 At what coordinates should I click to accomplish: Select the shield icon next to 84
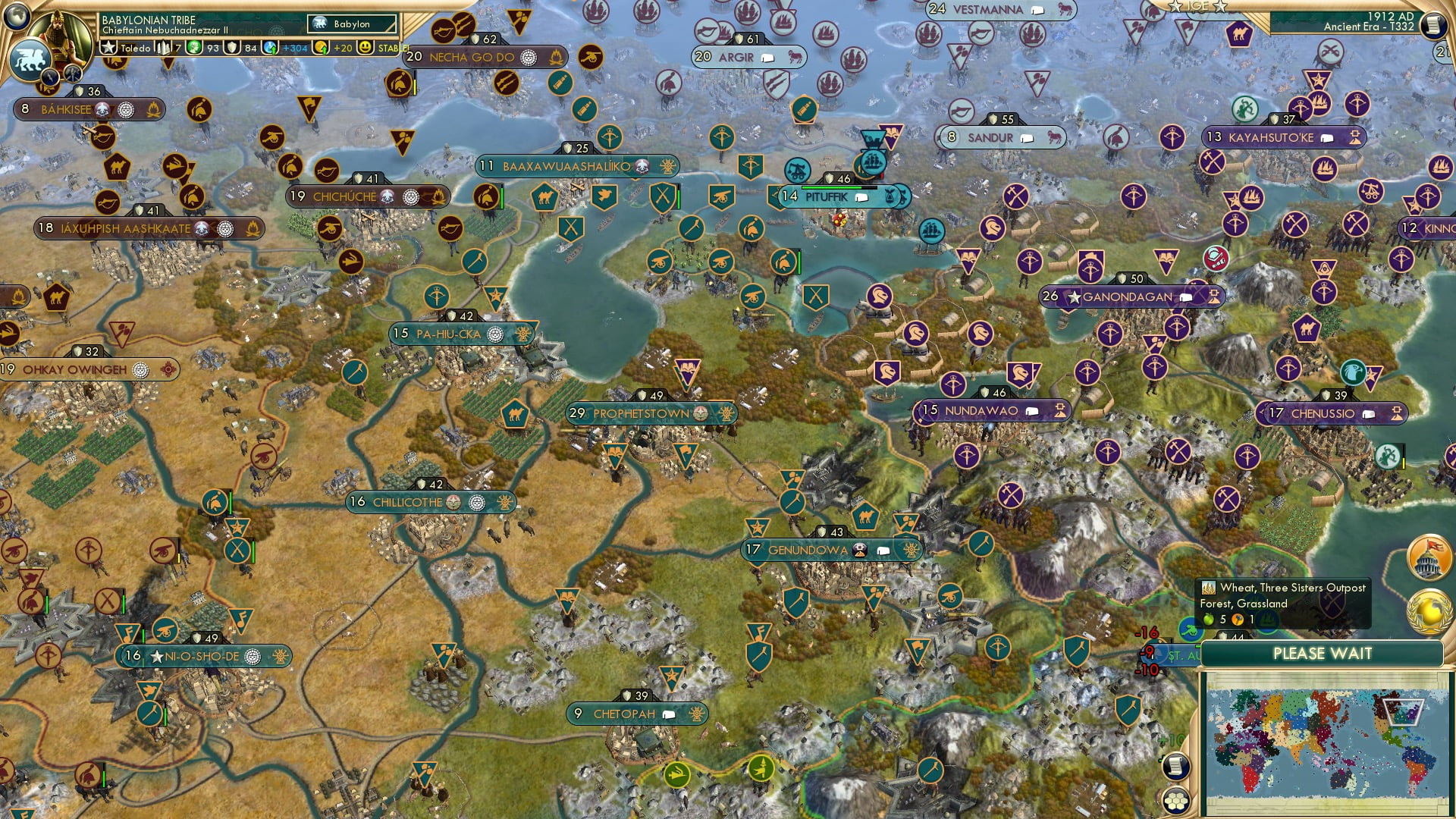231,47
